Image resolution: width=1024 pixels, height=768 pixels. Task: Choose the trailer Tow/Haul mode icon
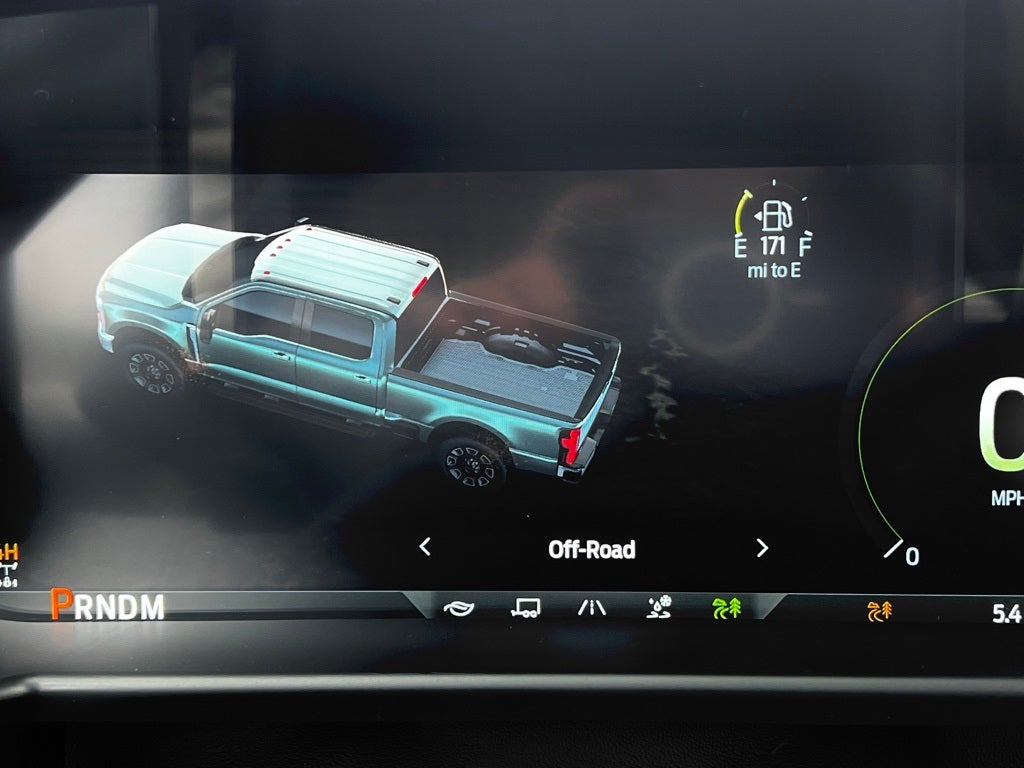(x=526, y=607)
